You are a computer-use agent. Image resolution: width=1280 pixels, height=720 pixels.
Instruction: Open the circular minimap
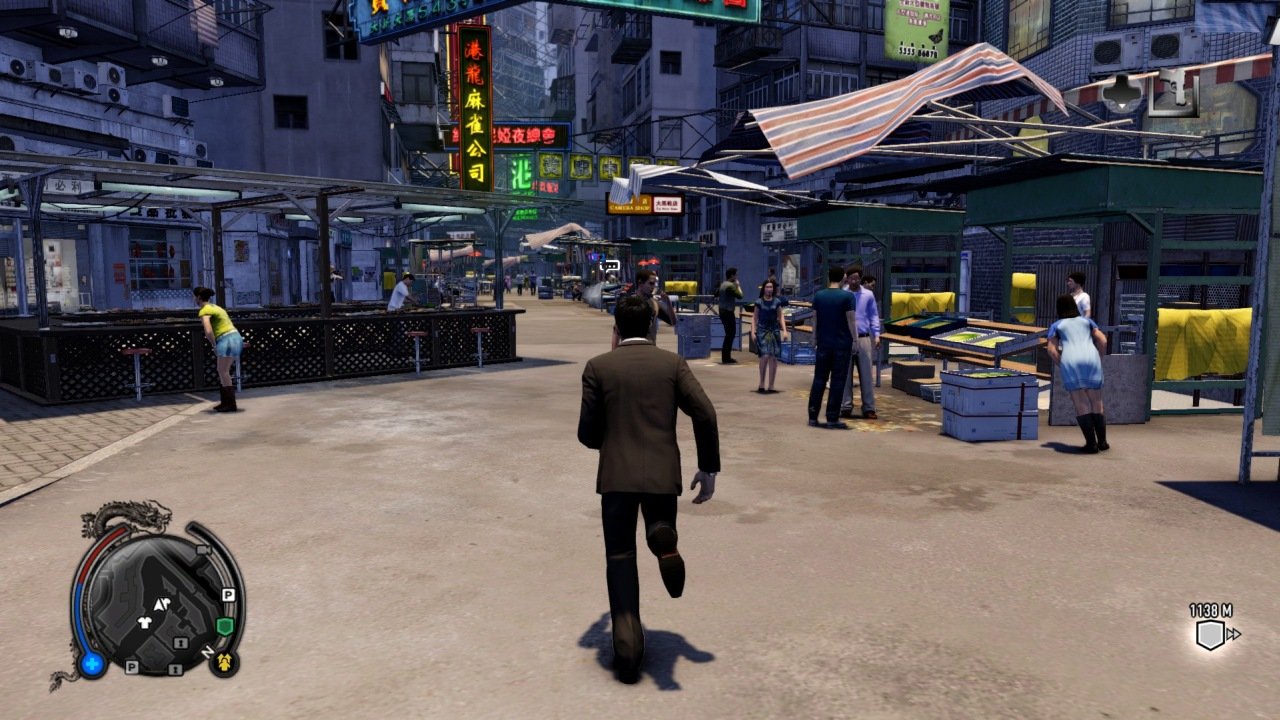point(157,603)
